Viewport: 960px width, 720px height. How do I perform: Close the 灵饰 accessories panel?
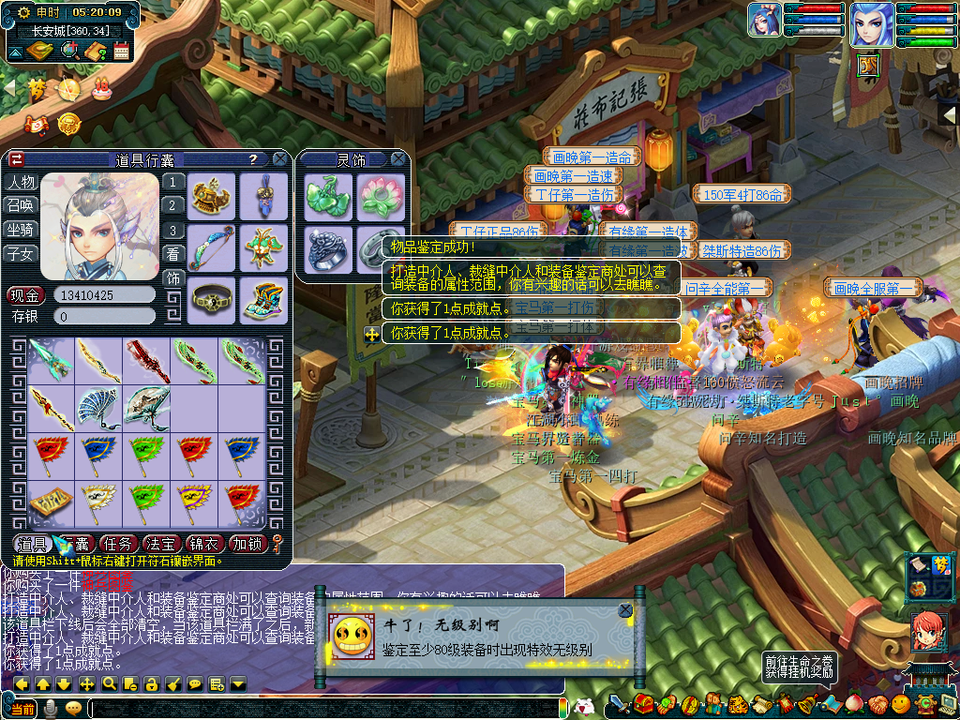point(398,159)
